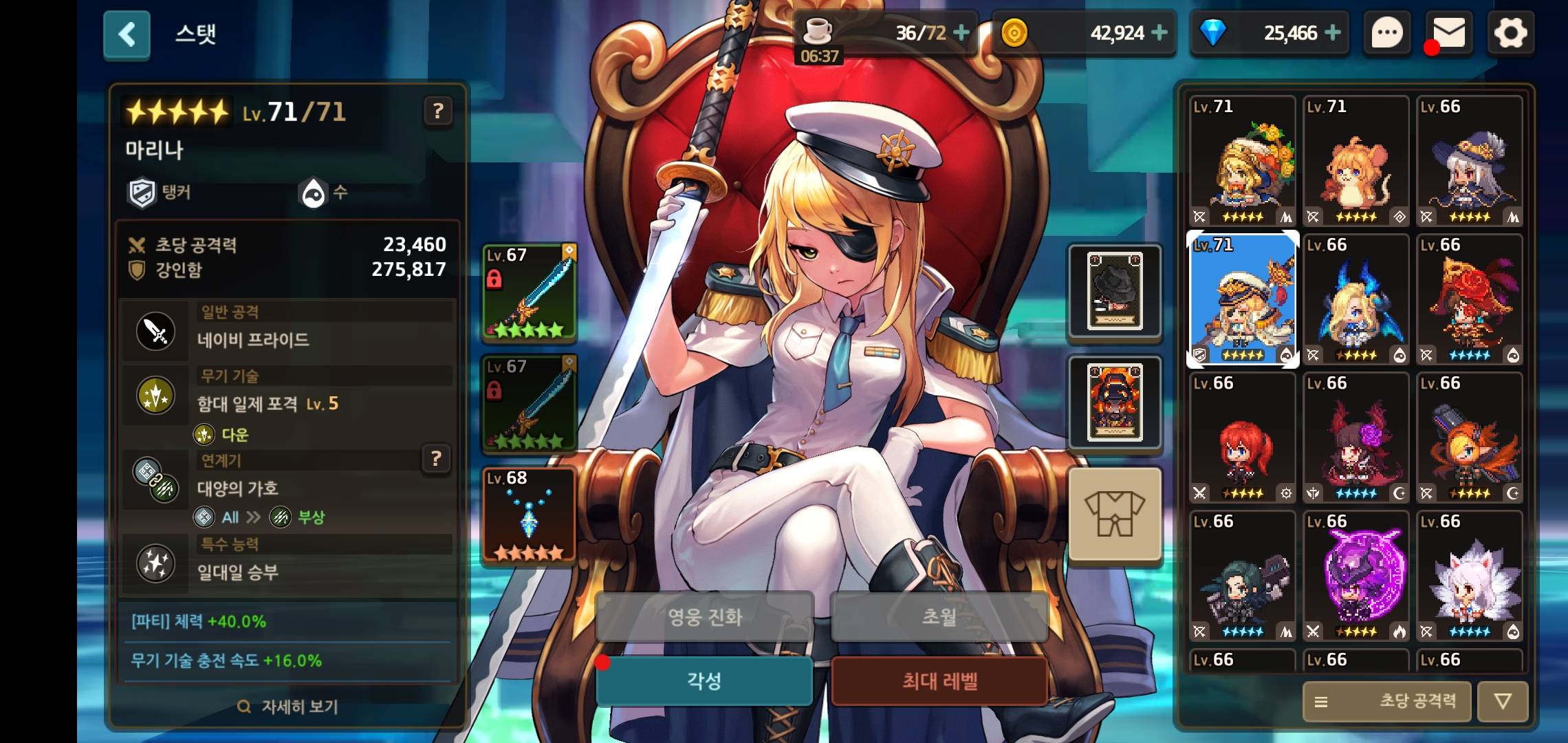Open the mailbox envelope
This screenshot has width=1568, height=743.
[1449, 33]
